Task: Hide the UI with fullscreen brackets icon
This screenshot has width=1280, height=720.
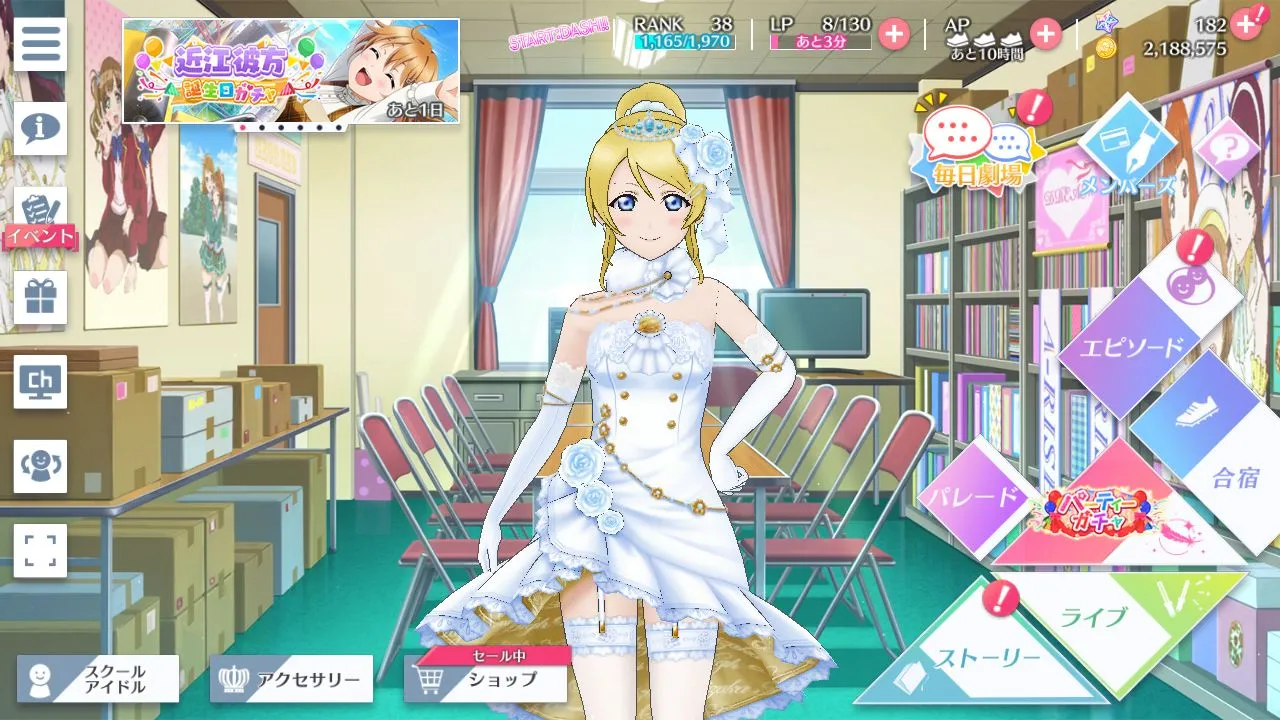Action: coord(40,550)
